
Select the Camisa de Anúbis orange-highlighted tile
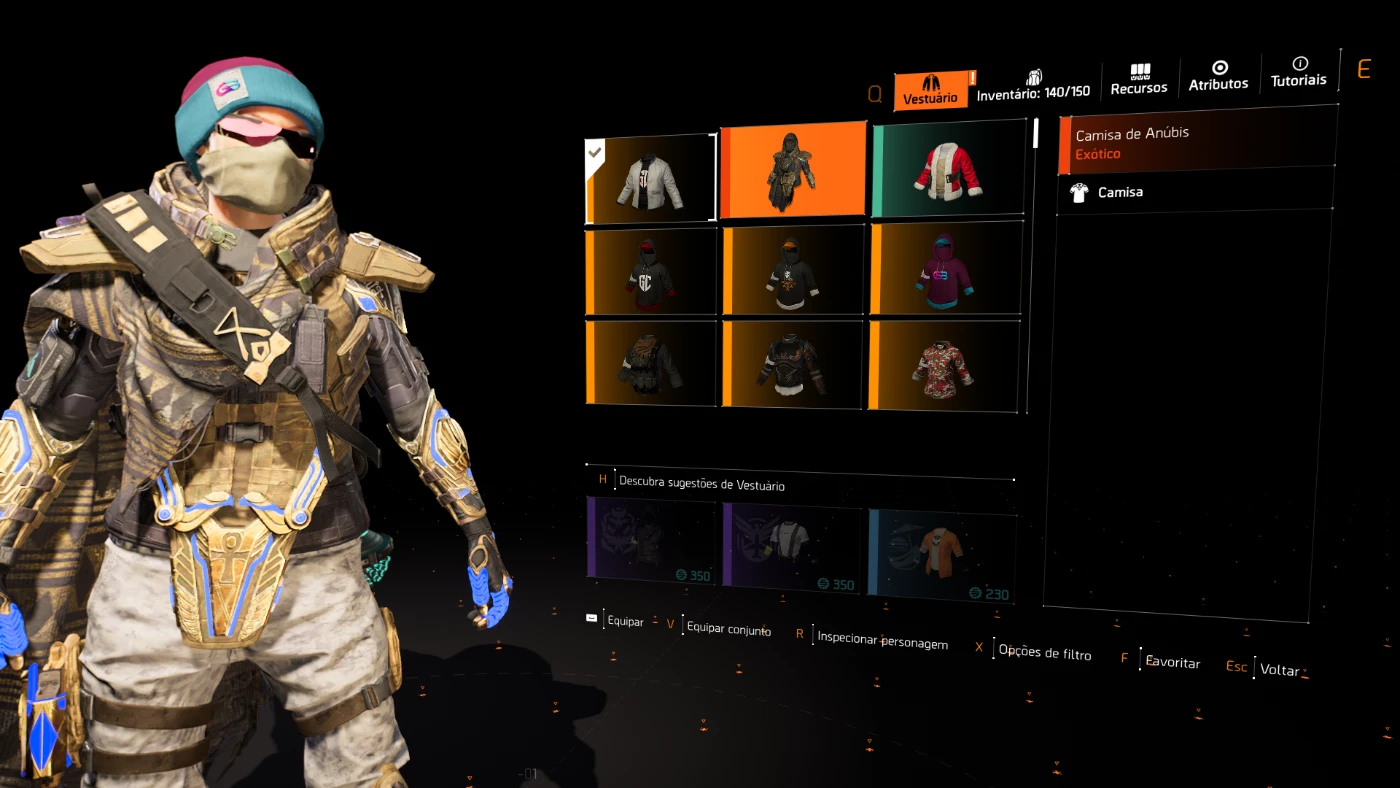tap(793, 171)
